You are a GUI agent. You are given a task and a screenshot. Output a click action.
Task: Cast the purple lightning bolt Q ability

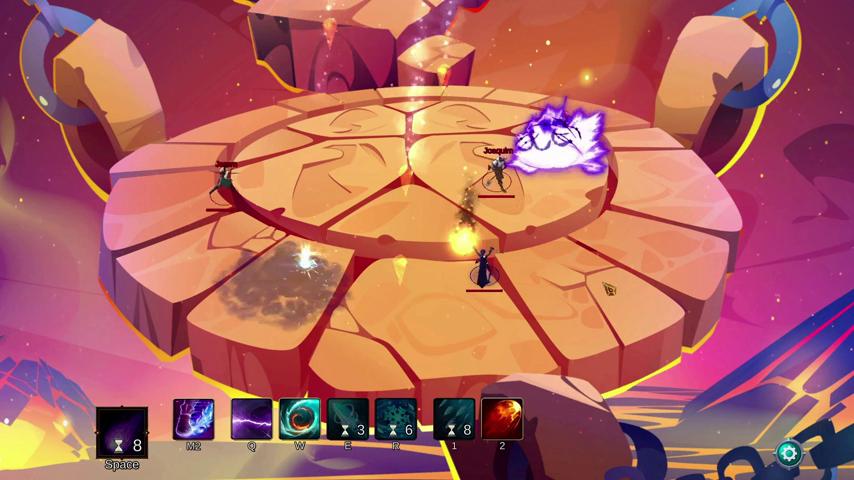252,419
